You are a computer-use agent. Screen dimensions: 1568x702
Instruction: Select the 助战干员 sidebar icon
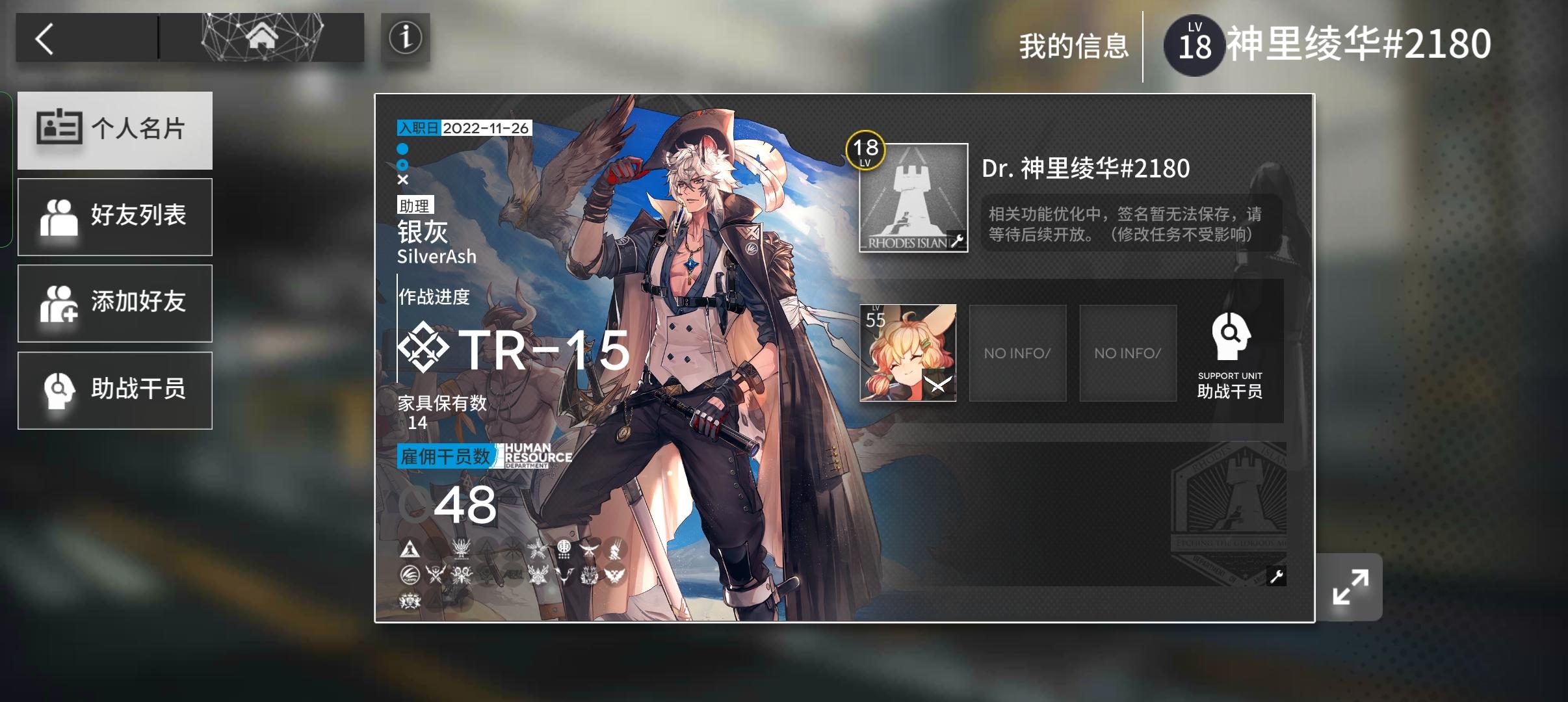pyautogui.click(x=59, y=390)
